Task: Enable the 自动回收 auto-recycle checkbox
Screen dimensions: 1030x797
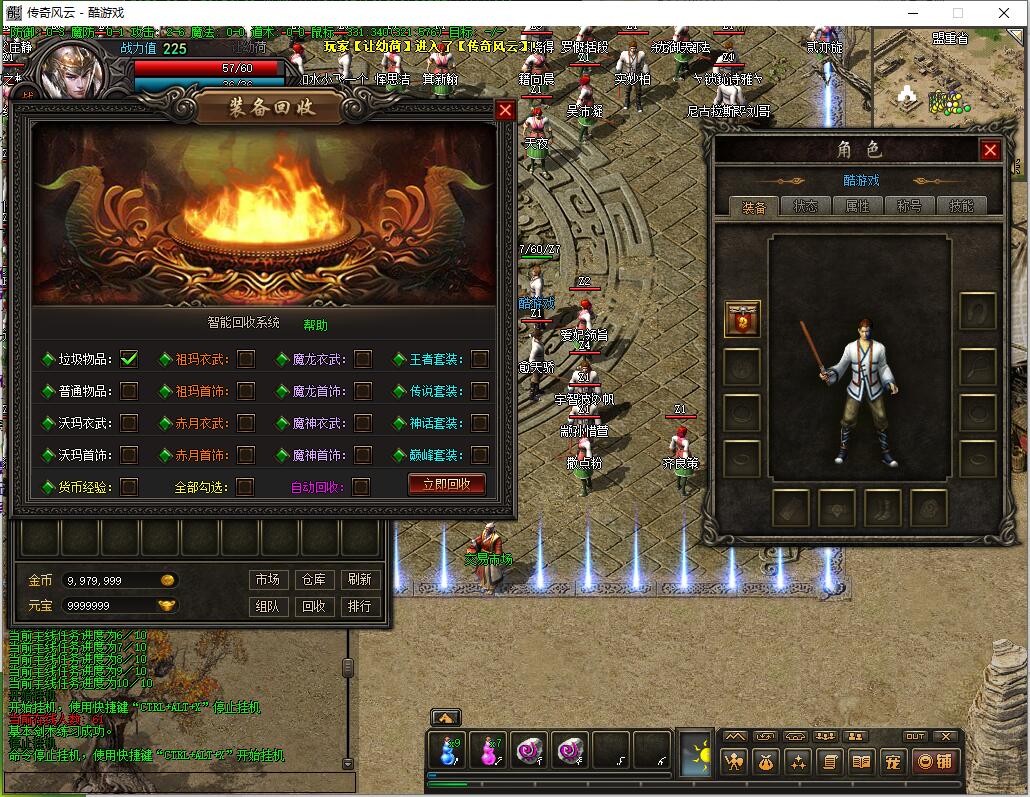Action: click(x=361, y=487)
